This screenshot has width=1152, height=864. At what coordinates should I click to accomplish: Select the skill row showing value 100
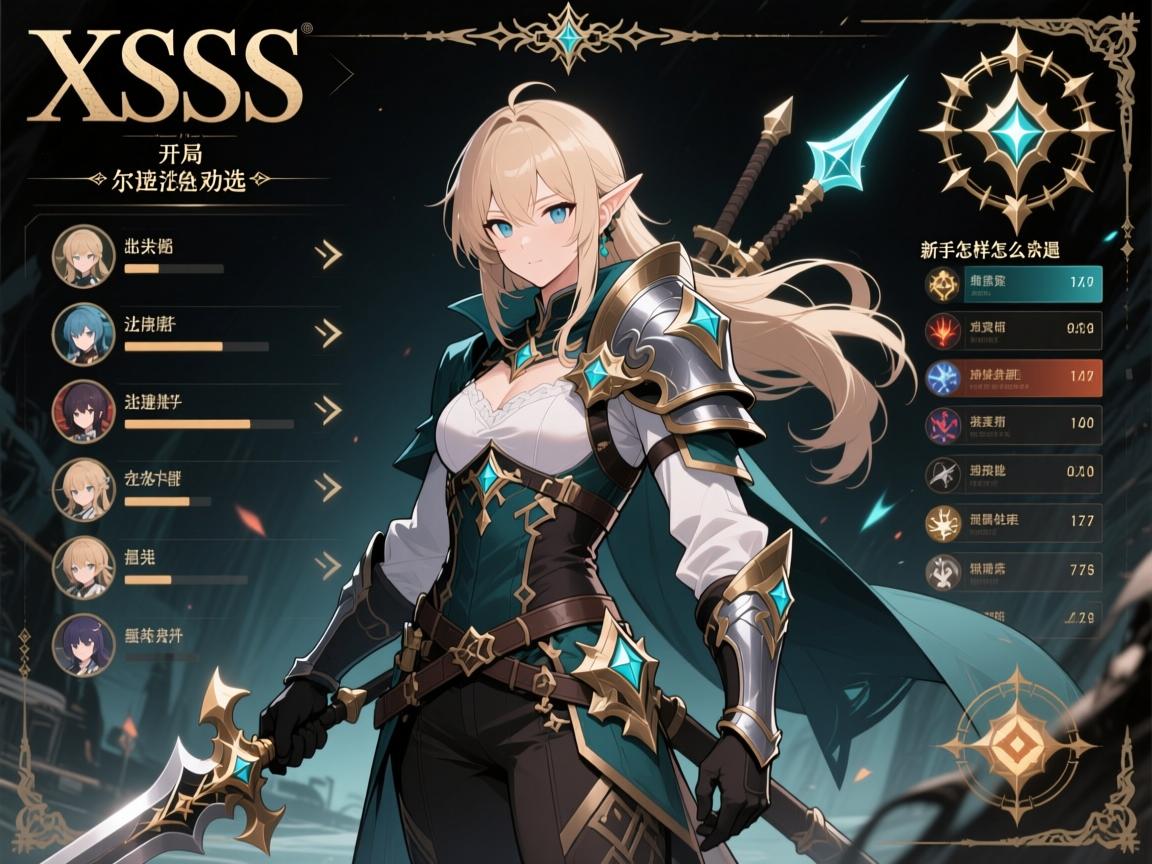click(1013, 424)
